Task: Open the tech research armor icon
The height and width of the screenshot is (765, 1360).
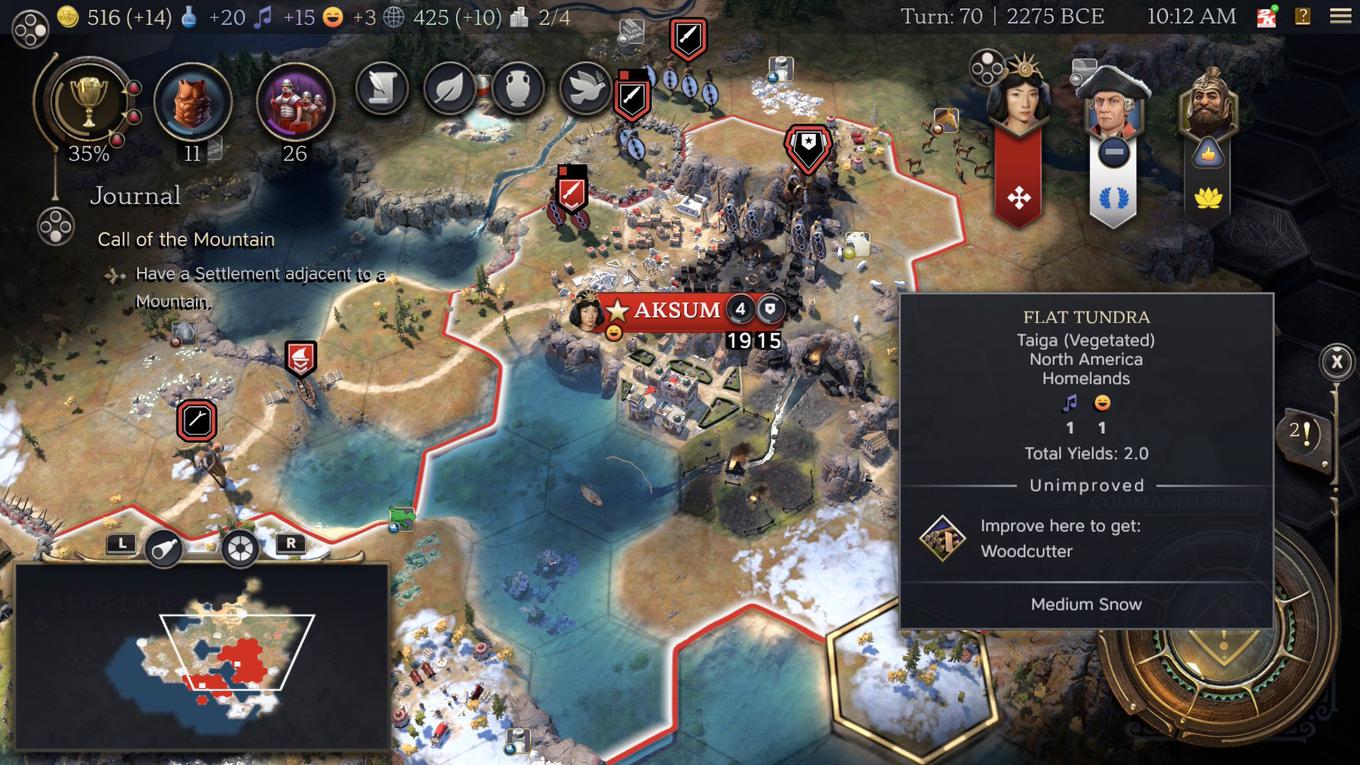Action: [193, 102]
